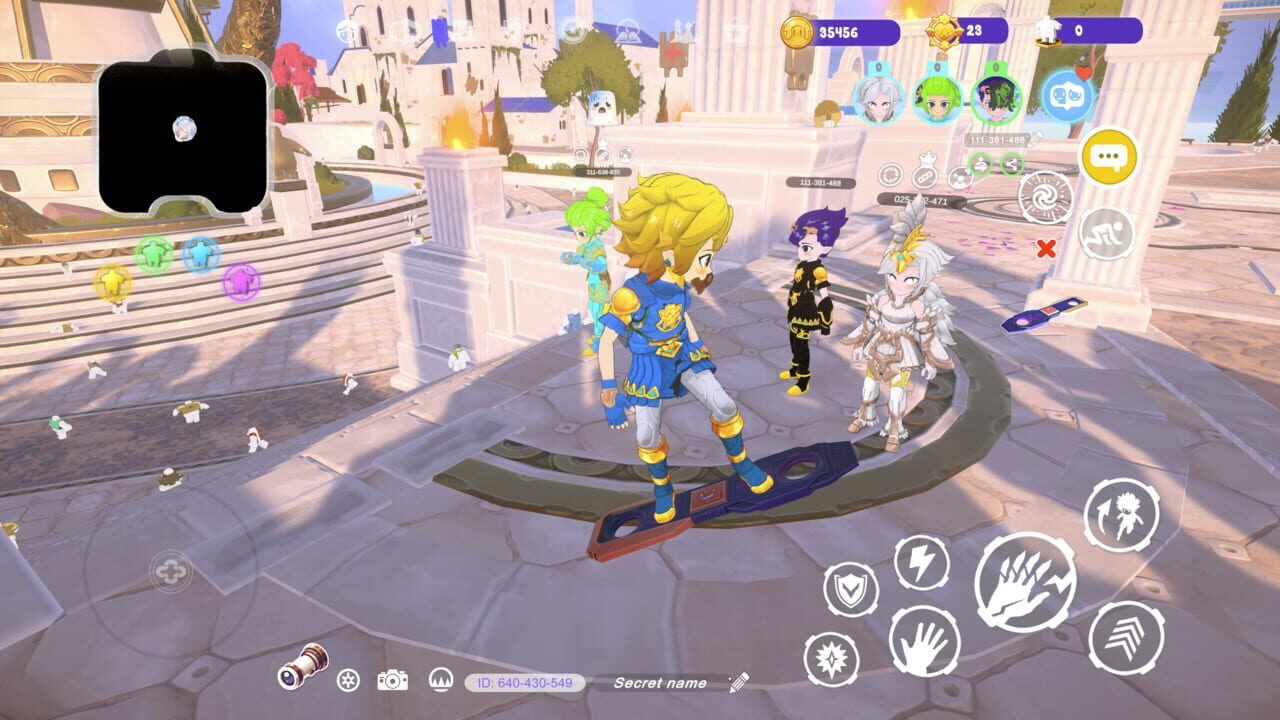Select the crouching emote icon
This screenshot has width=1280, height=720.
coord(1105,233)
